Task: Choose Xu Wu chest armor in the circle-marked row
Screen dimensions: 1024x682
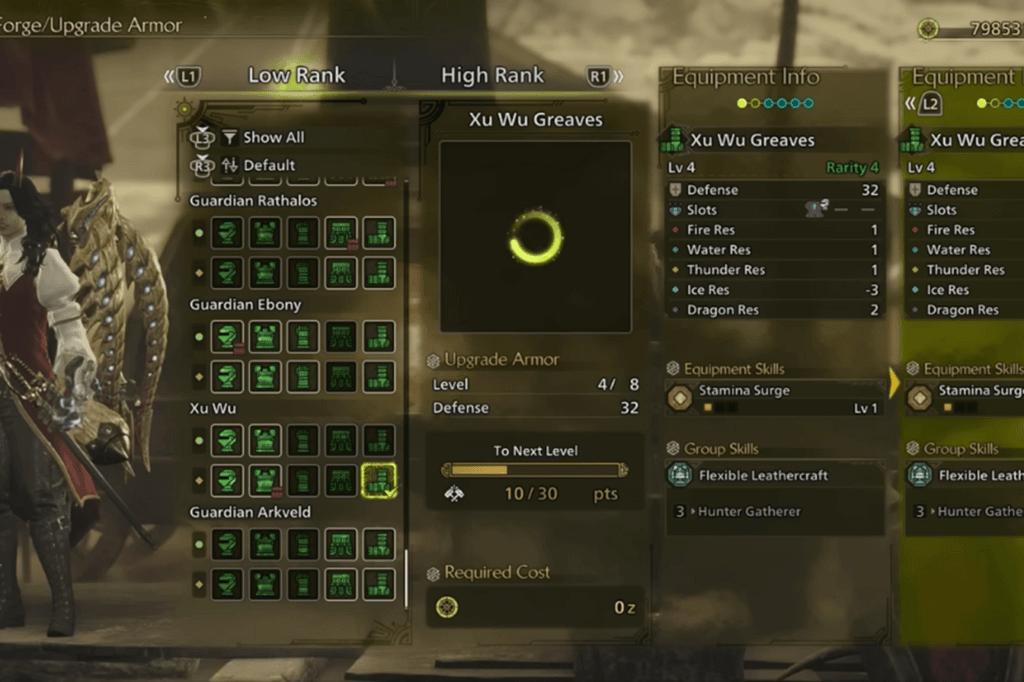Action: [x=265, y=441]
